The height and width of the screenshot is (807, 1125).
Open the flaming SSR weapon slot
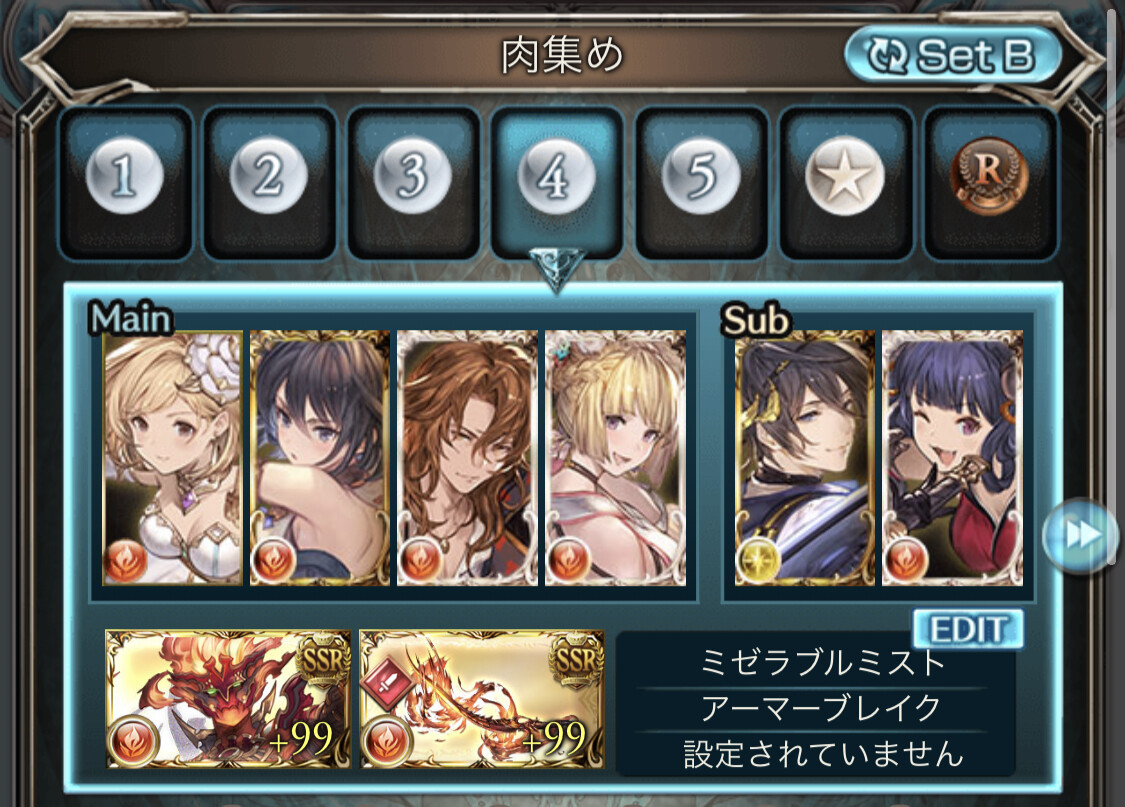pos(482,698)
